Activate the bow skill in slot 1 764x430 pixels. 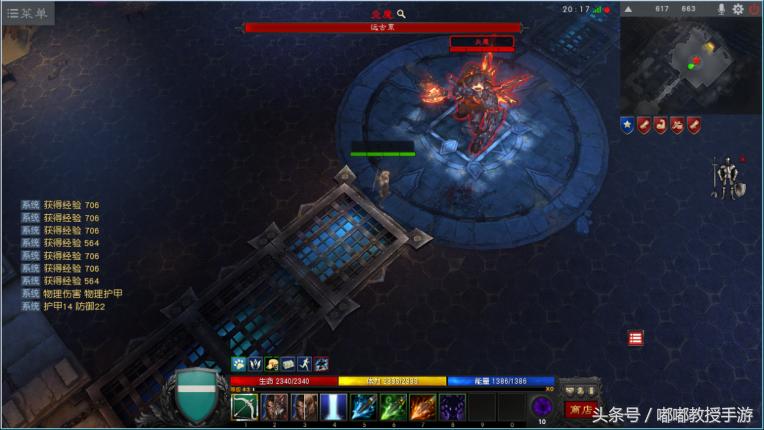point(245,407)
